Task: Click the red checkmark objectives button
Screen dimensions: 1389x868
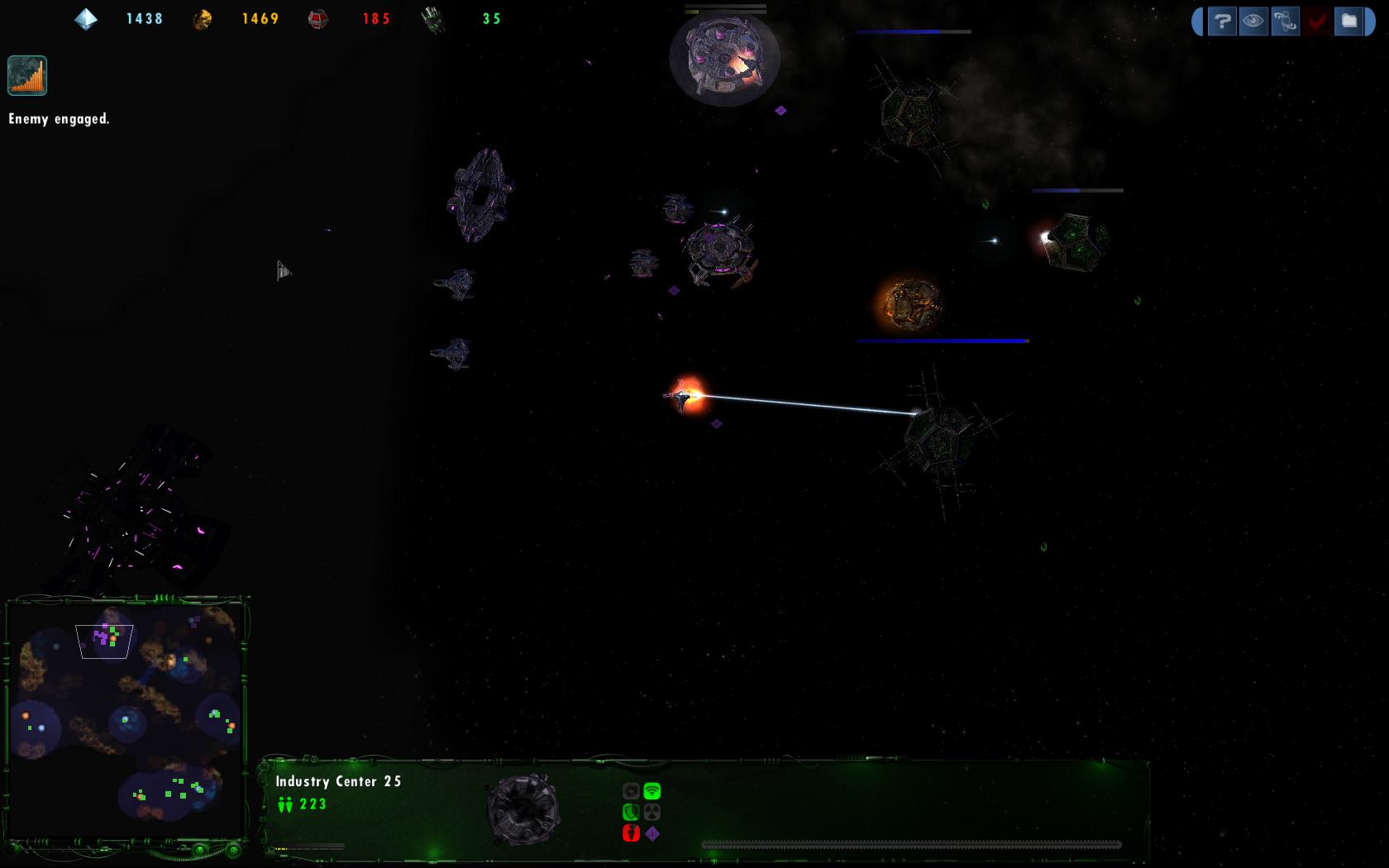Action: coord(1317,21)
